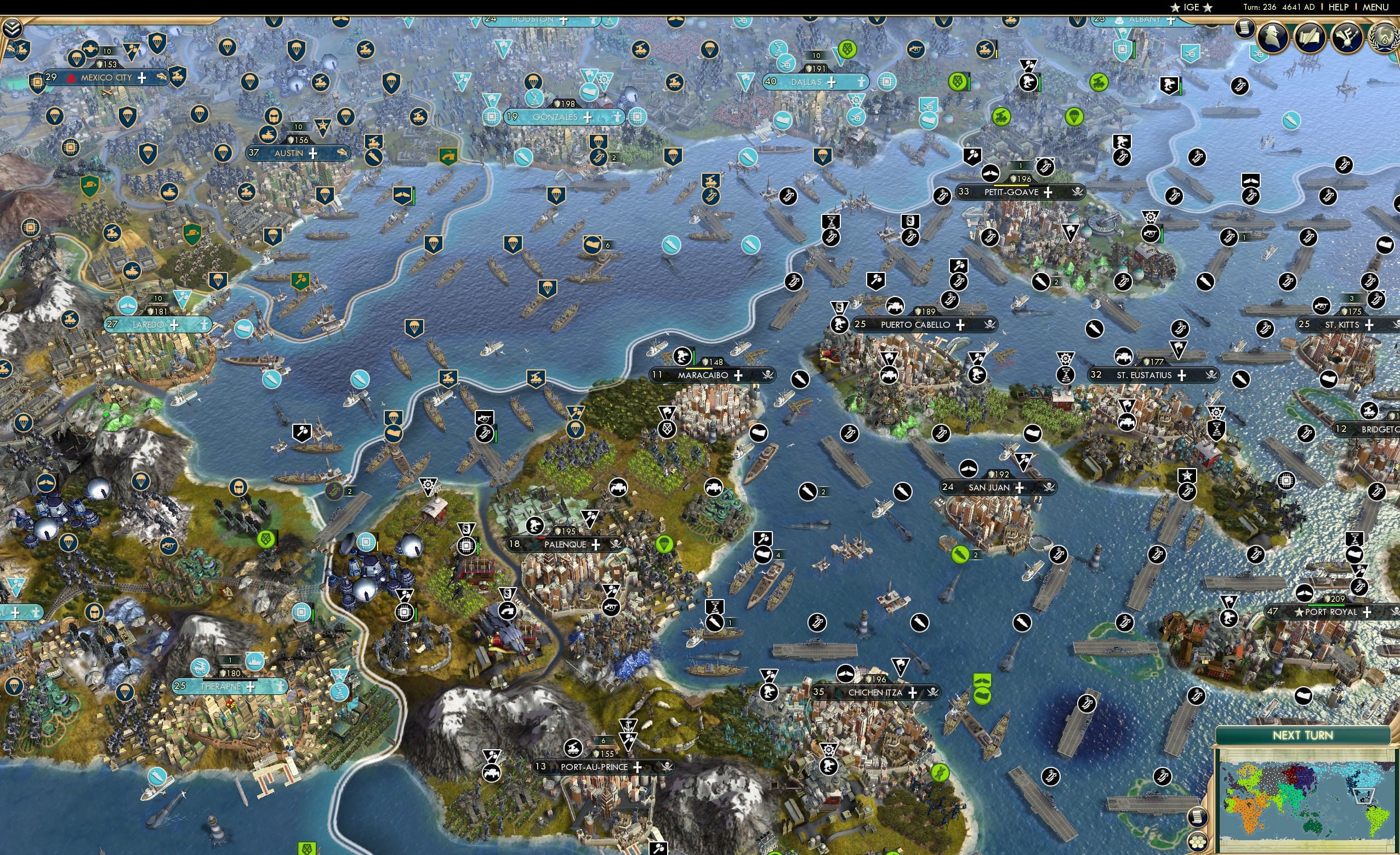This screenshot has height=855, width=1400.
Task: Click the red alert icon on Mexico City's banner
Action: (x=72, y=79)
